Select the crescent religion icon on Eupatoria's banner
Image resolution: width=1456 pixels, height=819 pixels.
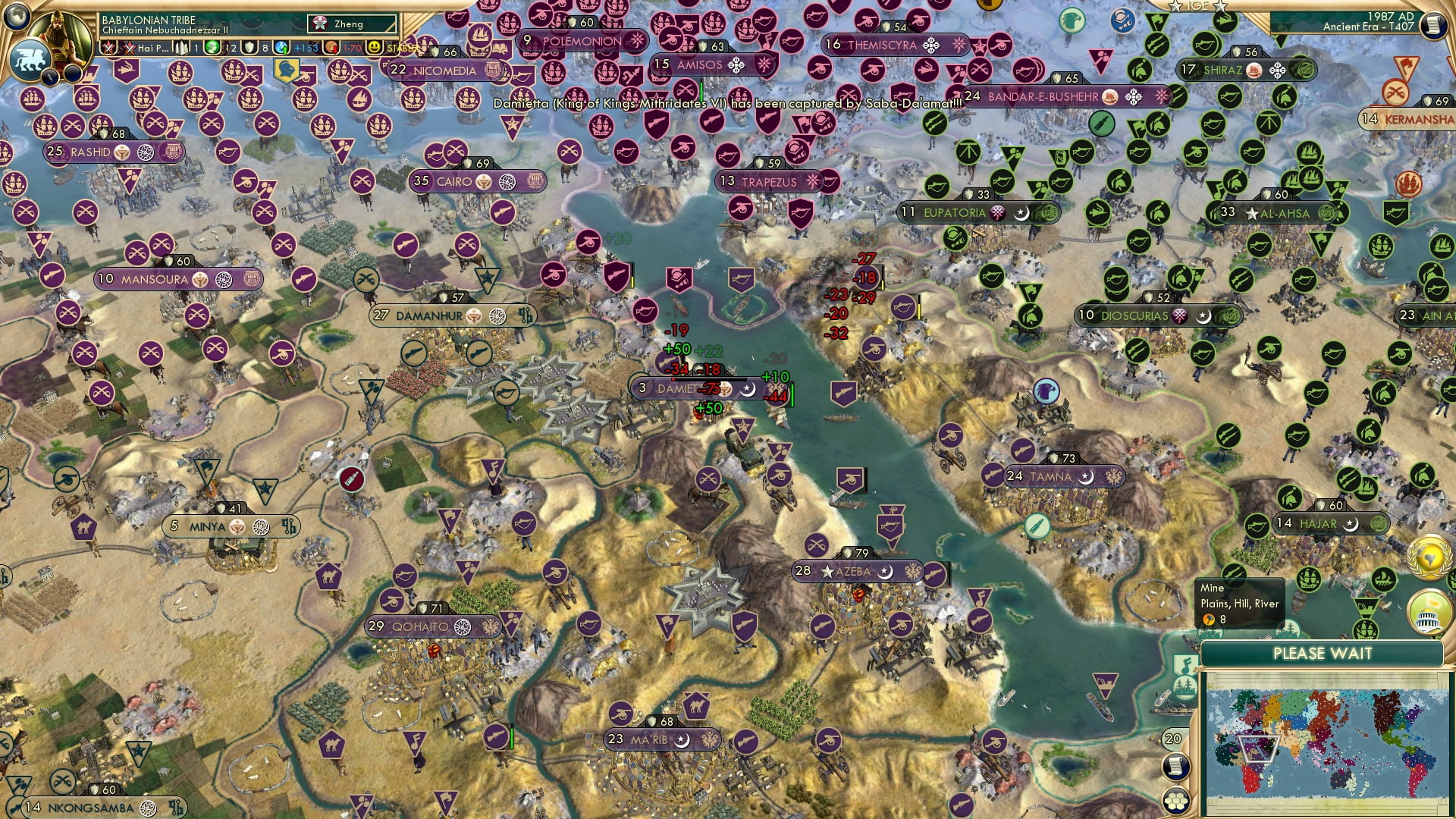pos(1021,213)
